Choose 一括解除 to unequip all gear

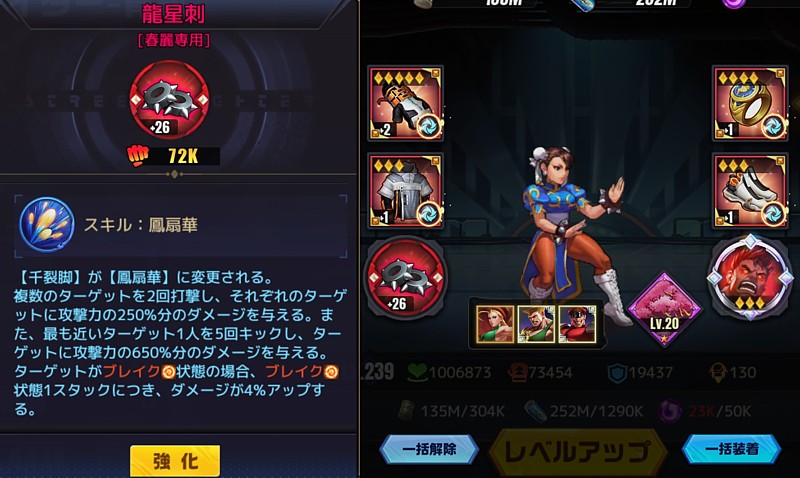[429, 450]
